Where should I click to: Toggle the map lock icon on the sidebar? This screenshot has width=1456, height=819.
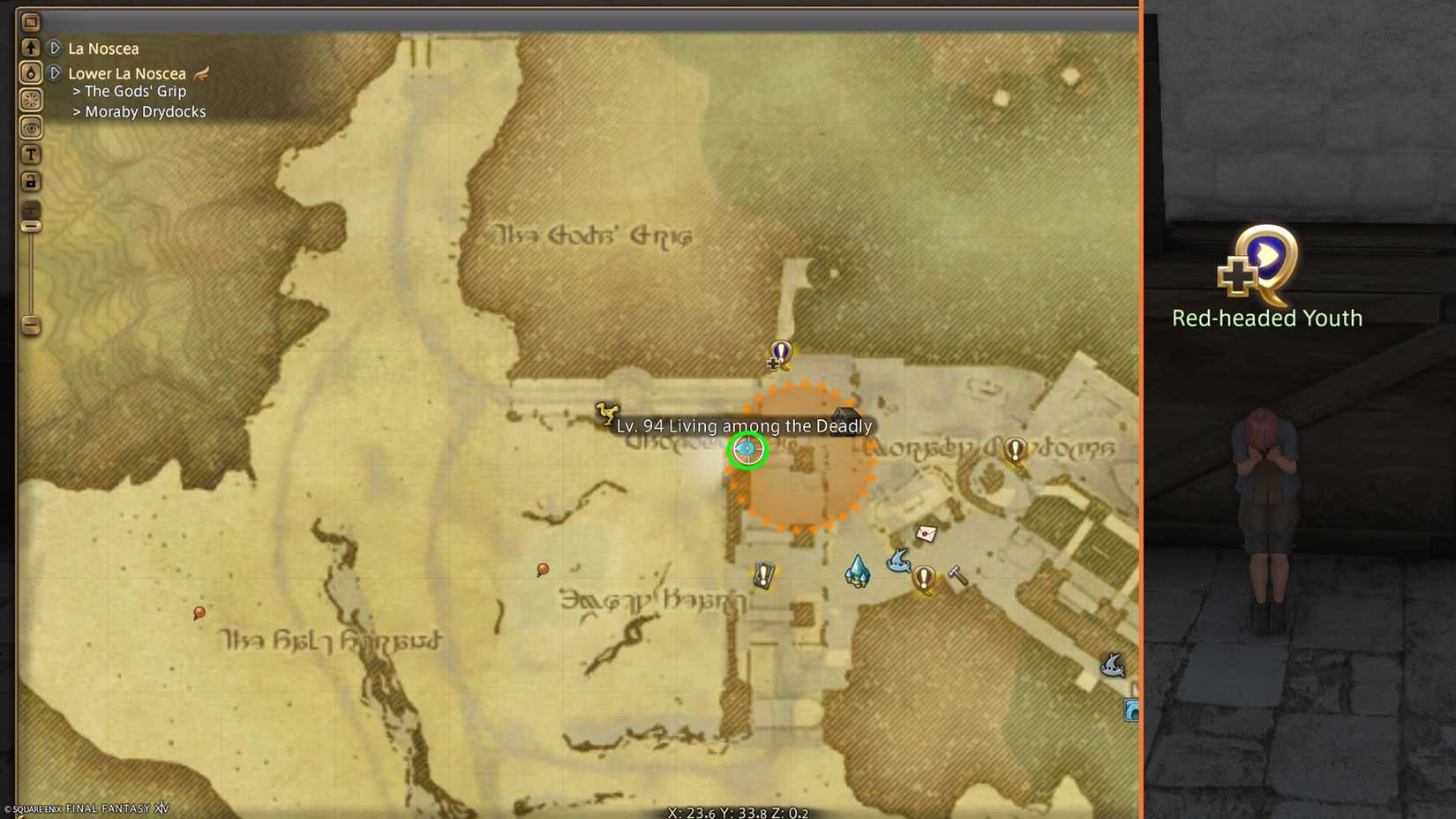point(31,181)
